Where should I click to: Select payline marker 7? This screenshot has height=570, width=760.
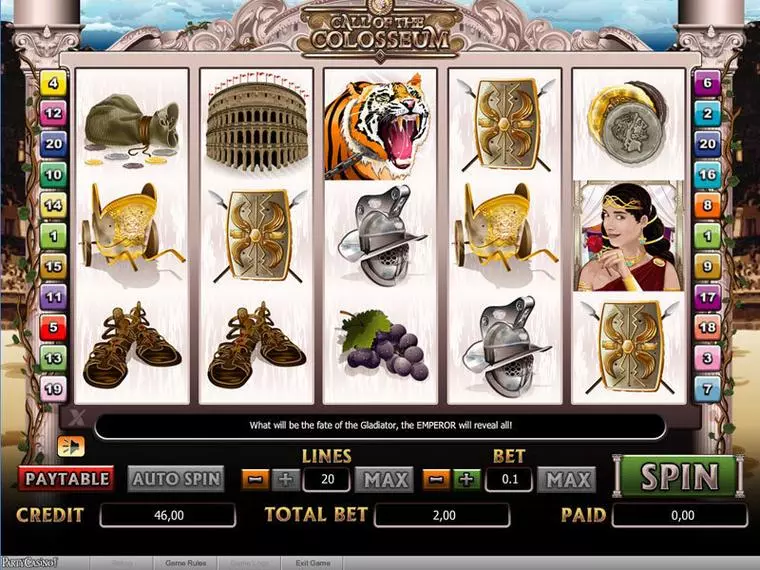coord(708,389)
